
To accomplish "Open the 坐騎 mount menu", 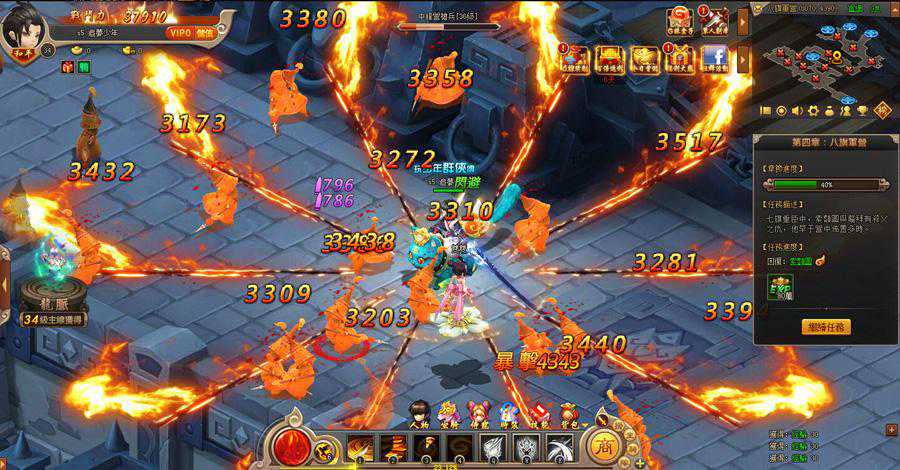I will 448,413.
